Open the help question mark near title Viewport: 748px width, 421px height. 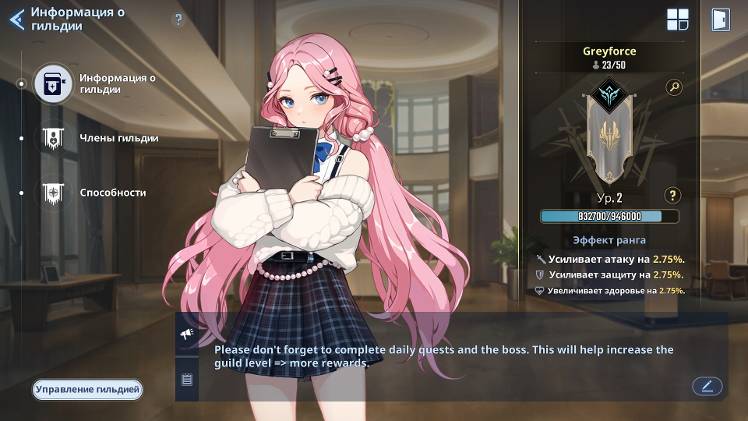[x=178, y=19]
